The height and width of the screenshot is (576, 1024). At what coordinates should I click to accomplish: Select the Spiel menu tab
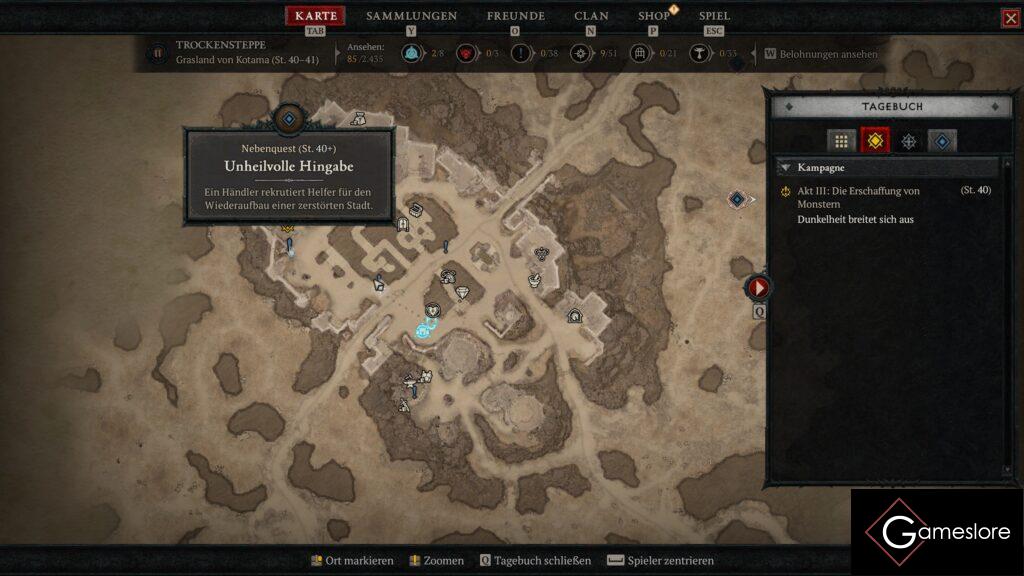point(714,16)
